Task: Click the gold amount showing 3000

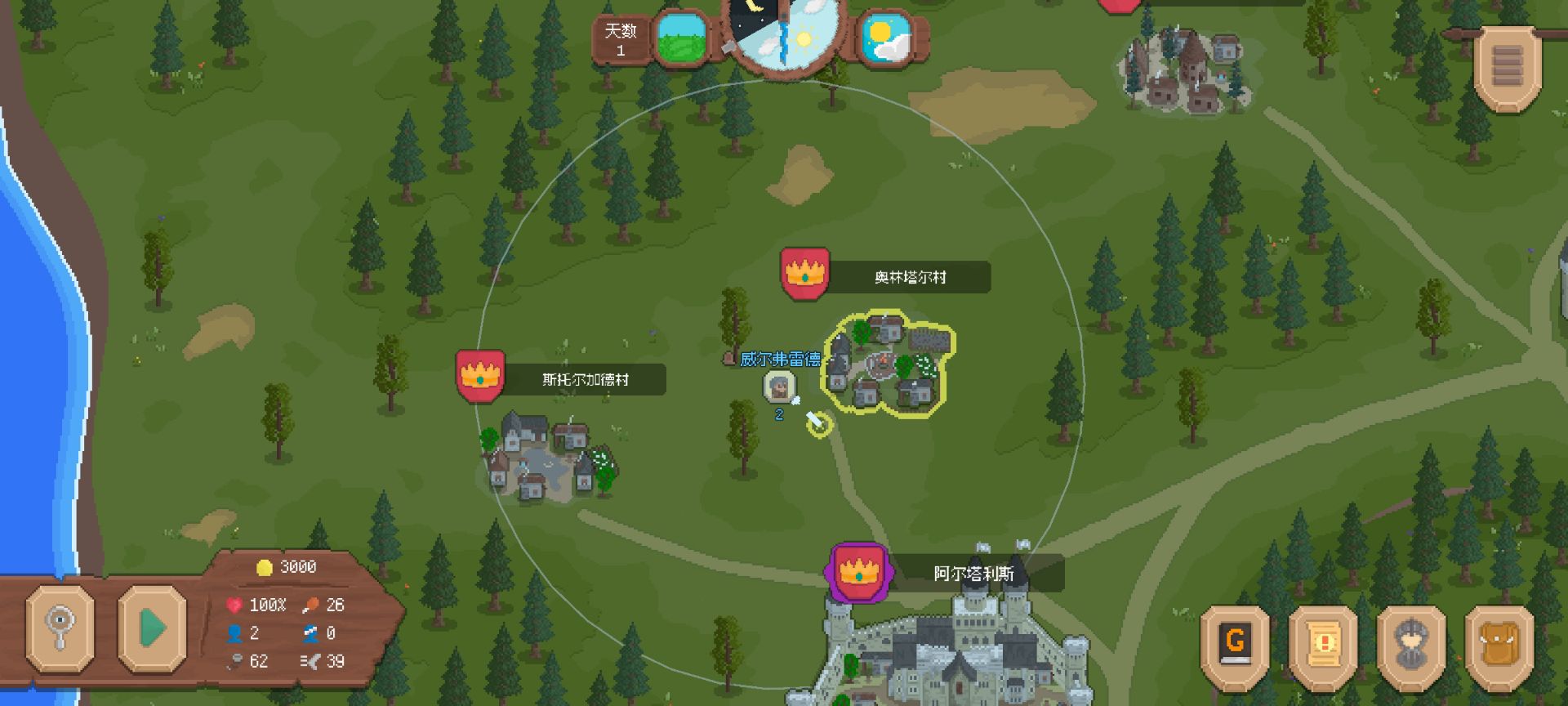Action: click(286, 566)
